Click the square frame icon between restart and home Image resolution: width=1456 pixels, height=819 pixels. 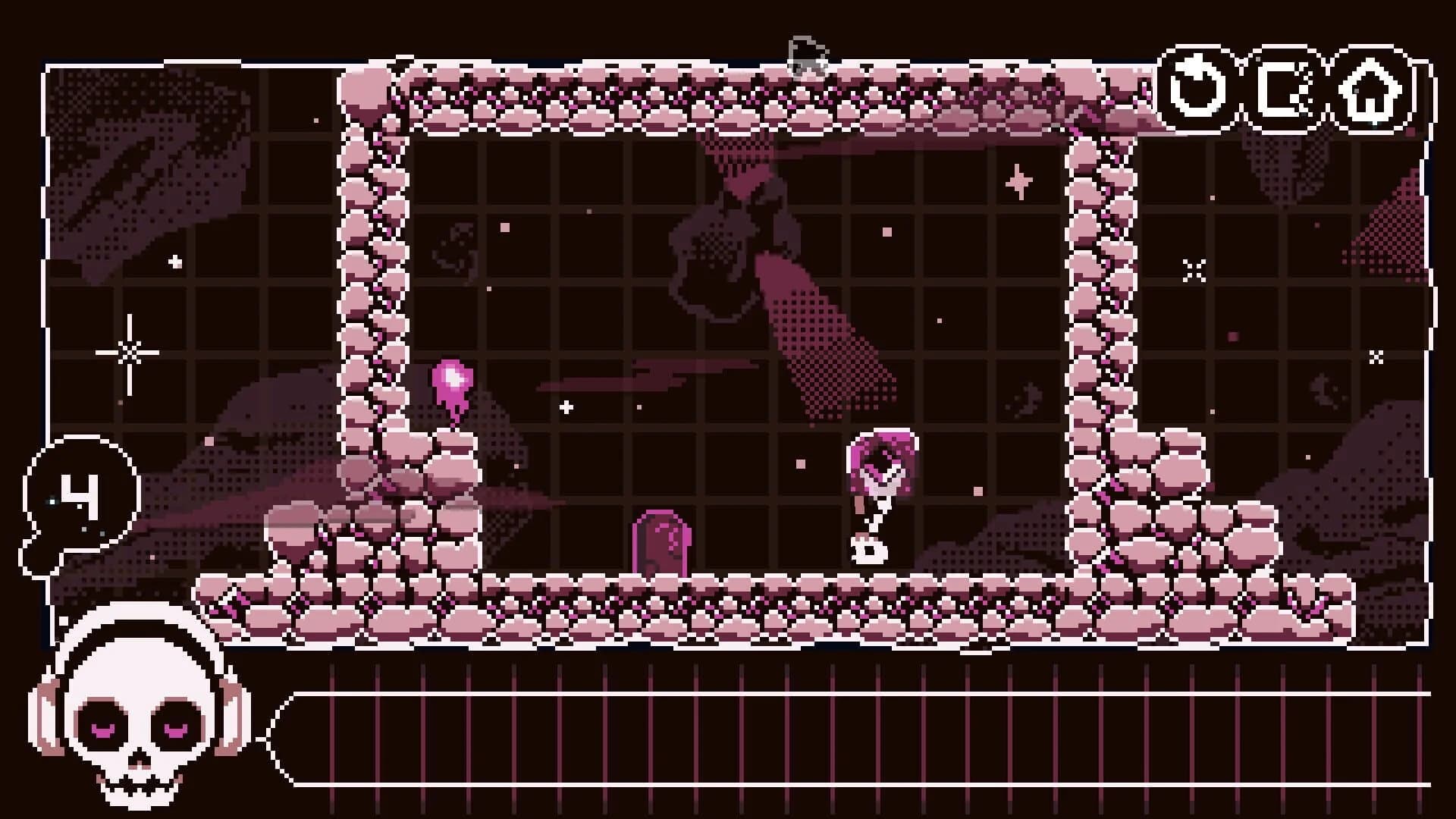[1284, 91]
